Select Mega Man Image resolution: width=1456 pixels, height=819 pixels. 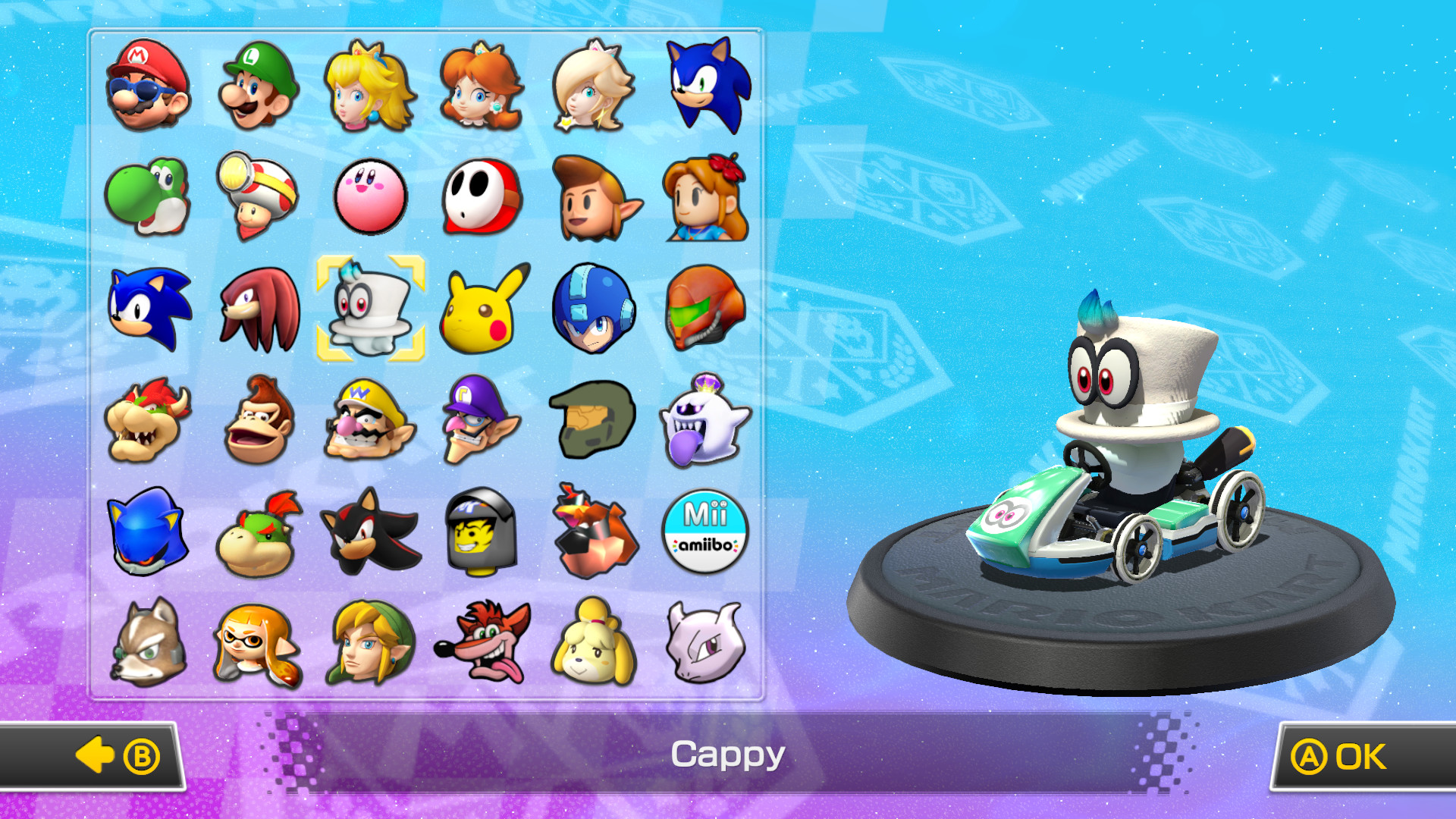(593, 307)
